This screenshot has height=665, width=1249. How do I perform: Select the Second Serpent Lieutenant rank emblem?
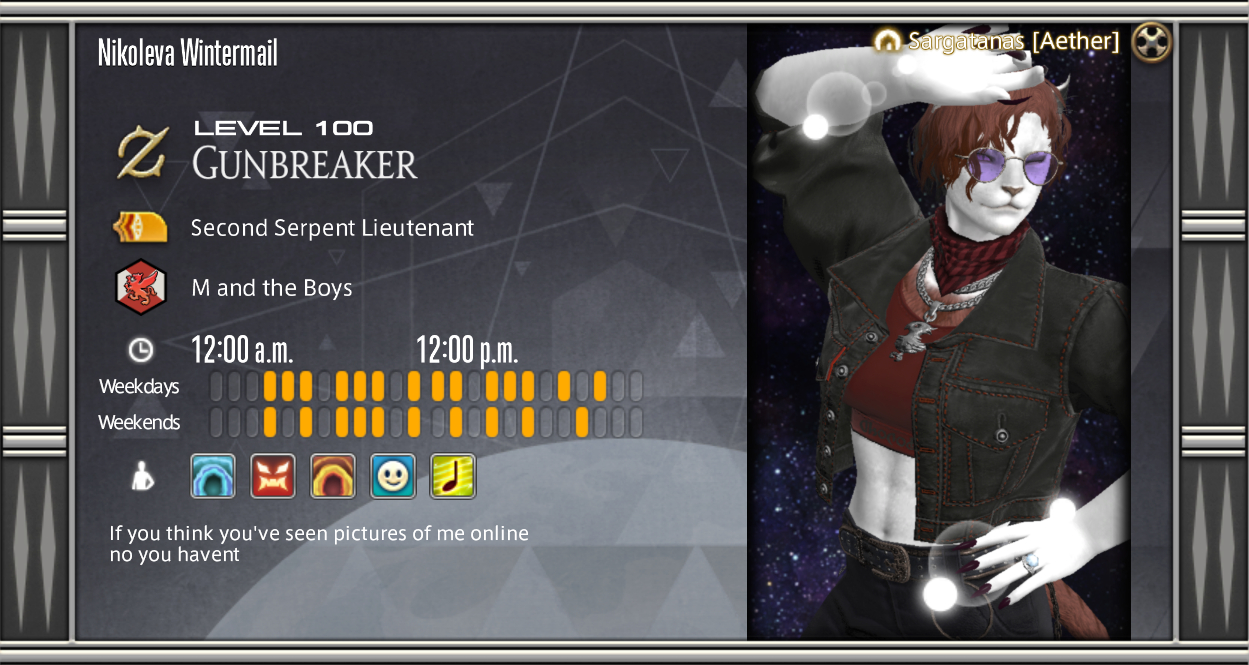pyautogui.click(x=140, y=228)
